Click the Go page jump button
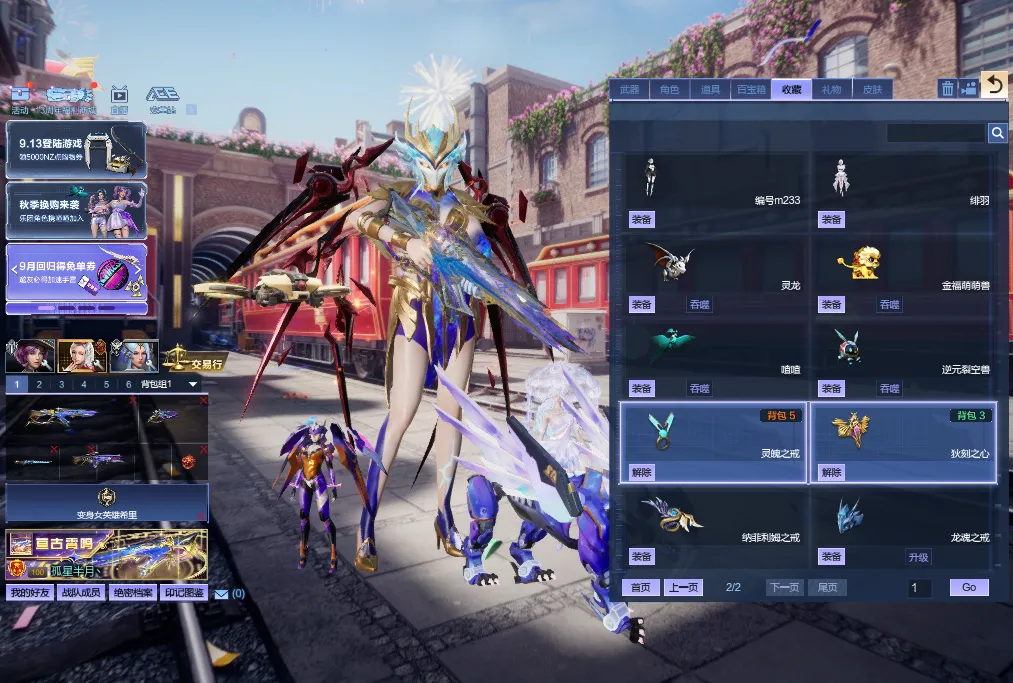Viewport: 1013px width, 683px height. 968,588
